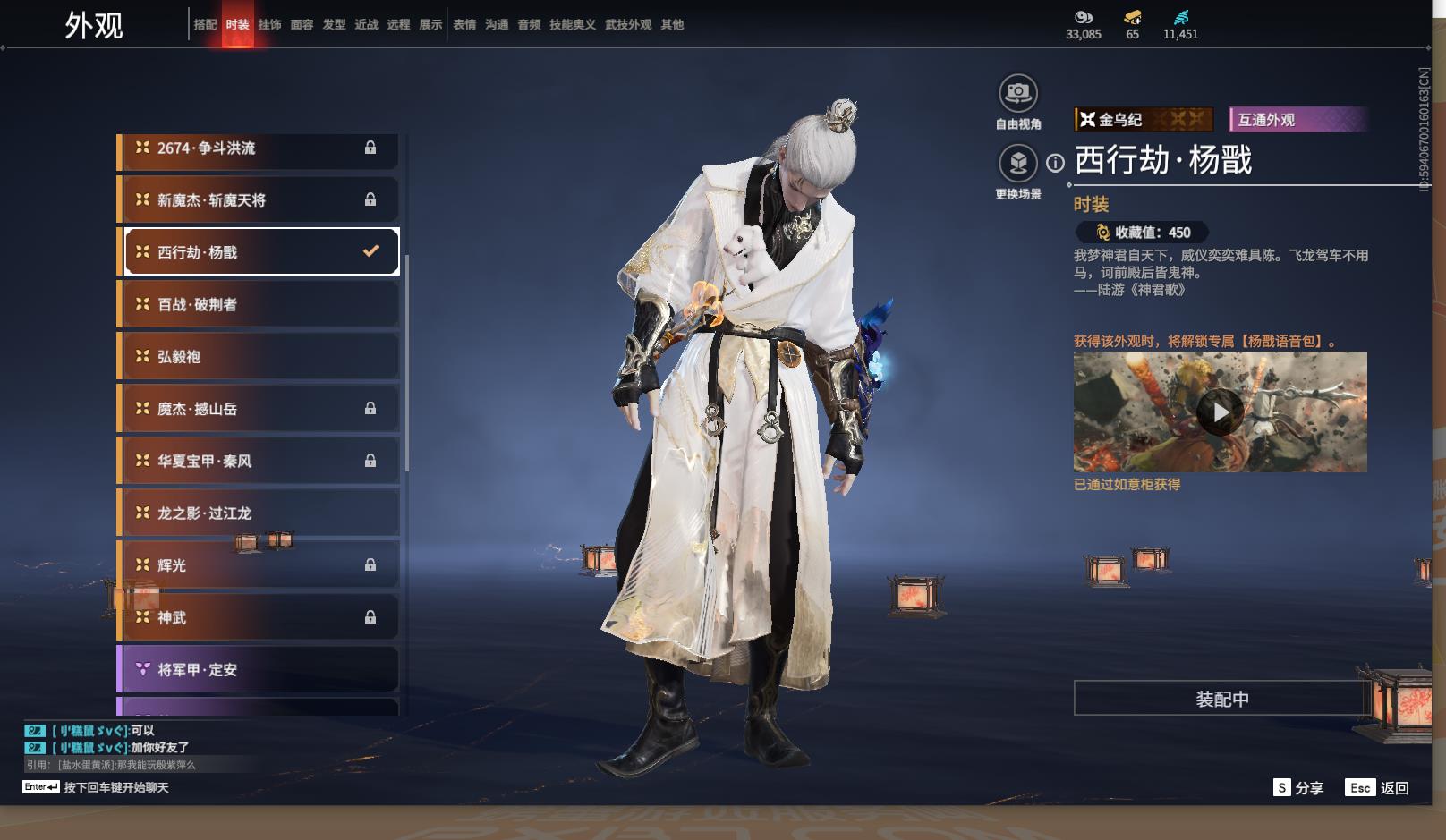Share the outfit with 分享
Image resolution: width=1446 pixels, height=840 pixels.
click(x=1298, y=787)
